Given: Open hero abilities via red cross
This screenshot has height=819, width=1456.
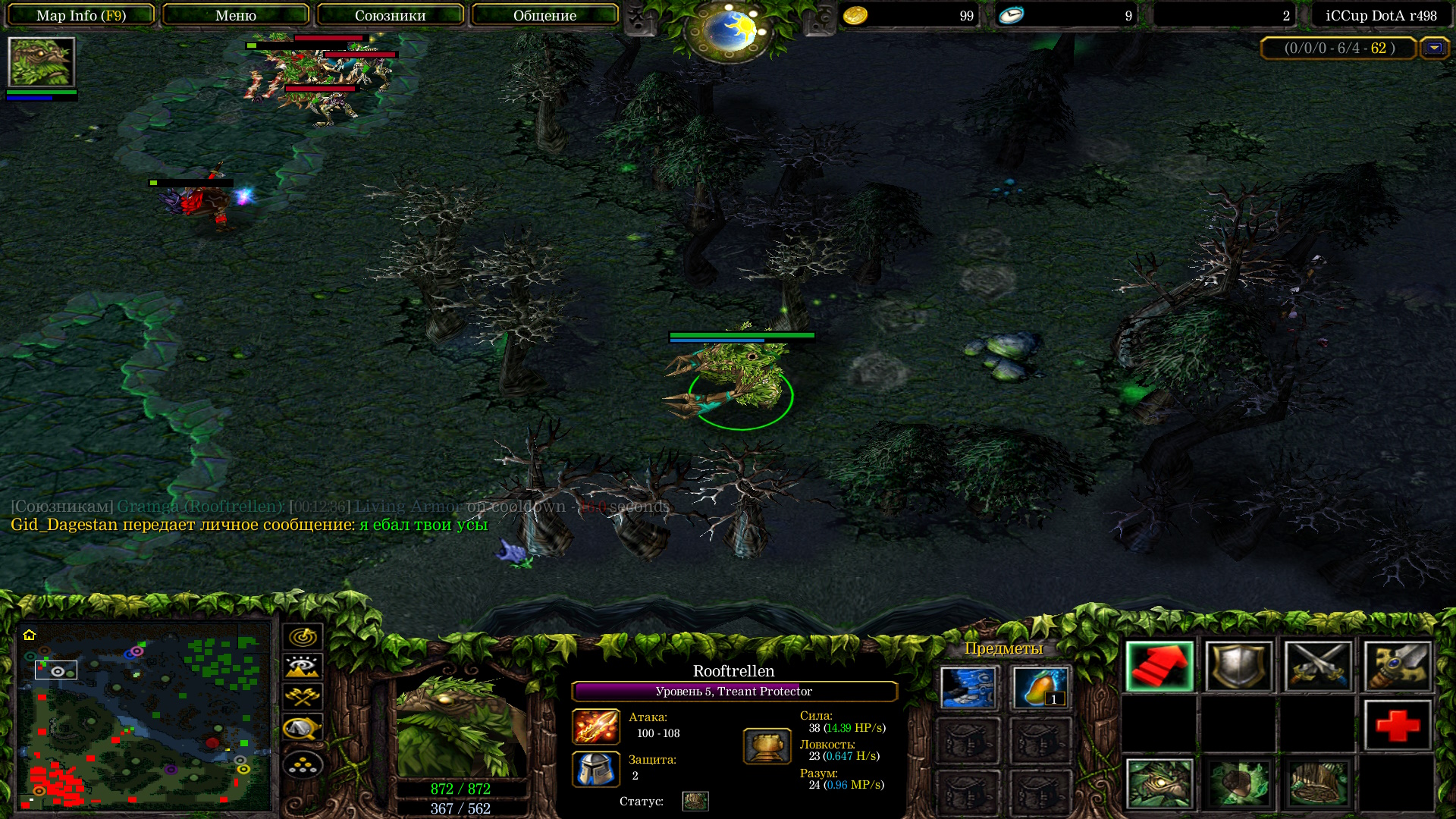Looking at the screenshot, I should [x=1398, y=726].
